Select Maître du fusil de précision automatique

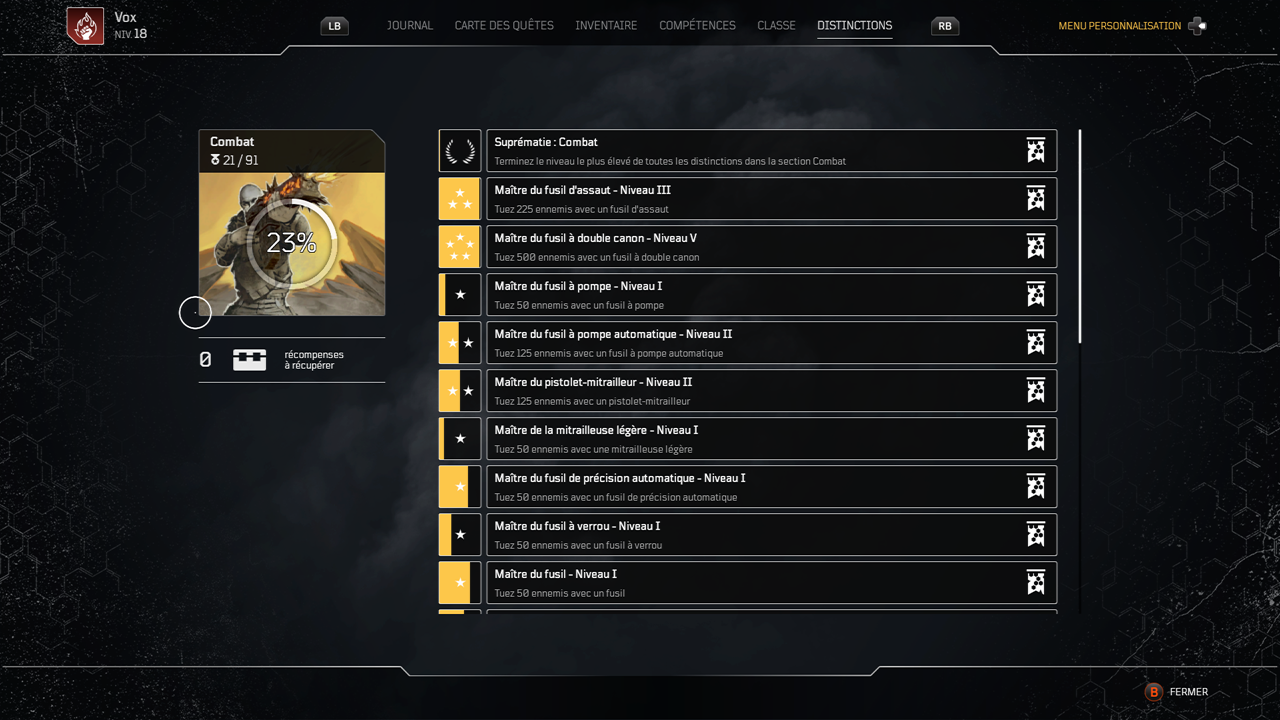(x=771, y=487)
